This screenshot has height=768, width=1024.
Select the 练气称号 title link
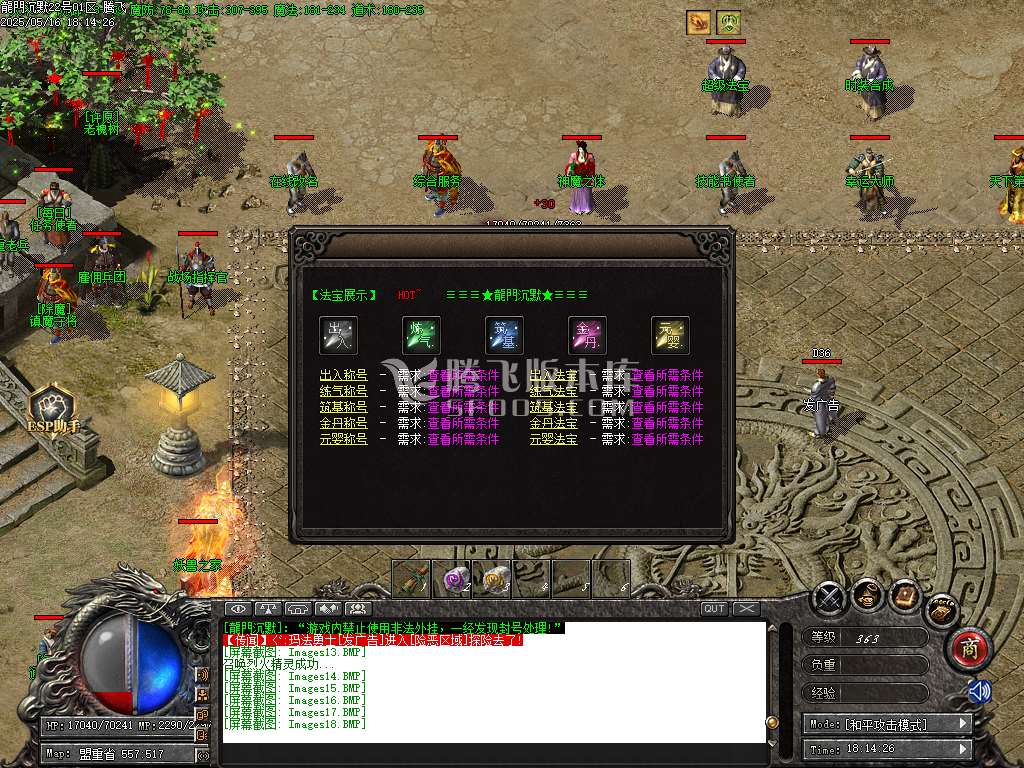[x=343, y=391]
